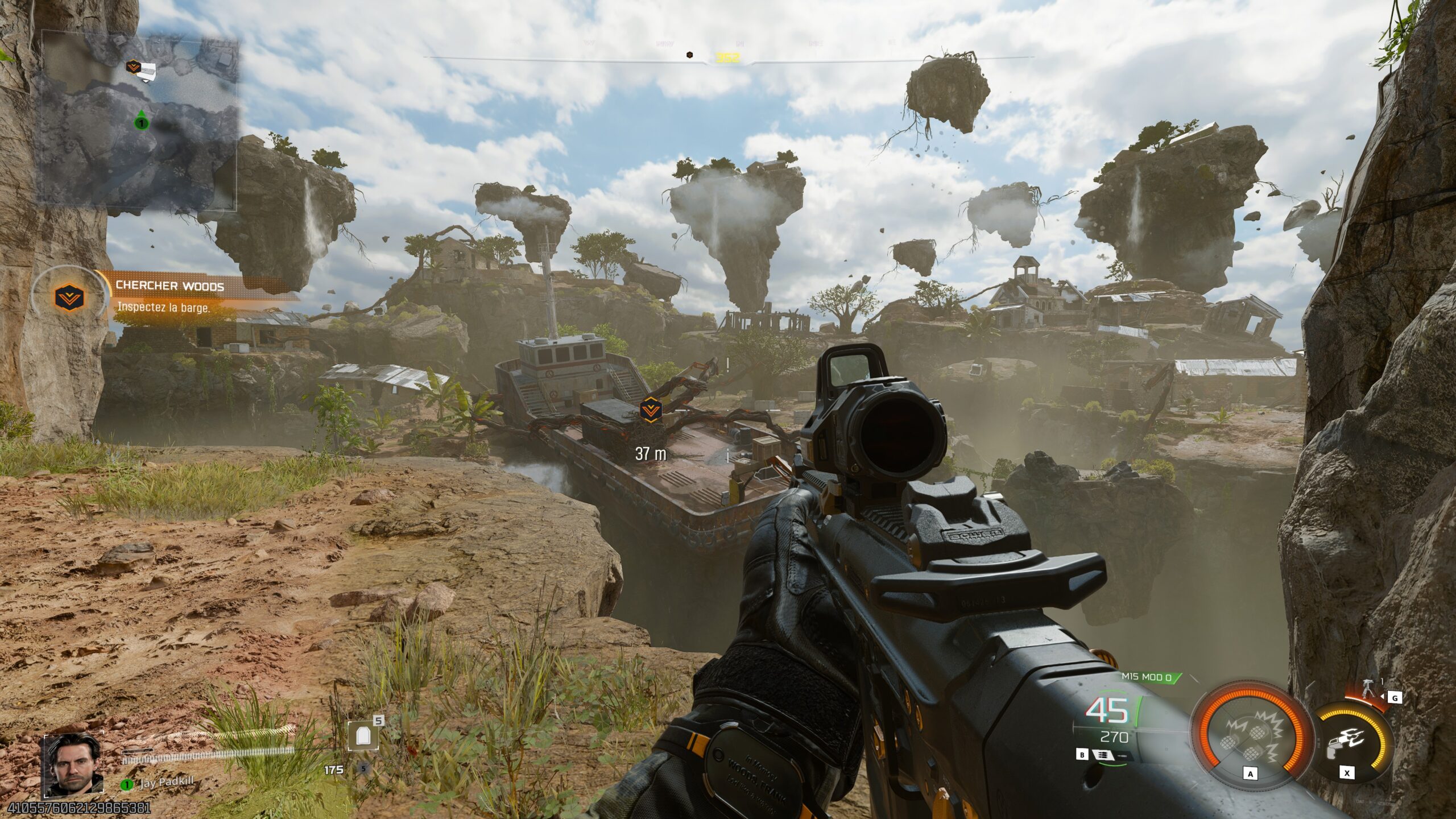Click the objective marker on the minimap
The width and height of the screenshot is (1456, 819).
(x=134, y=67)
